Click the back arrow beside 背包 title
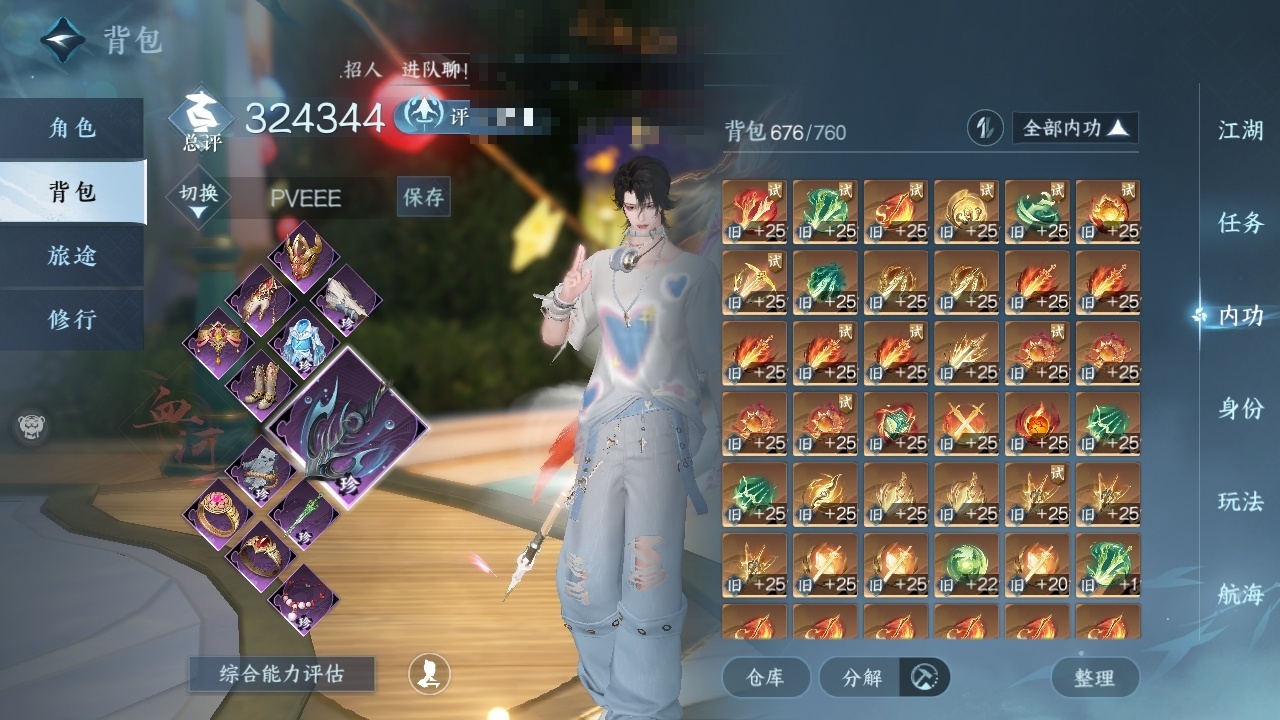The image size is (1280, 720). pos(62,40)
